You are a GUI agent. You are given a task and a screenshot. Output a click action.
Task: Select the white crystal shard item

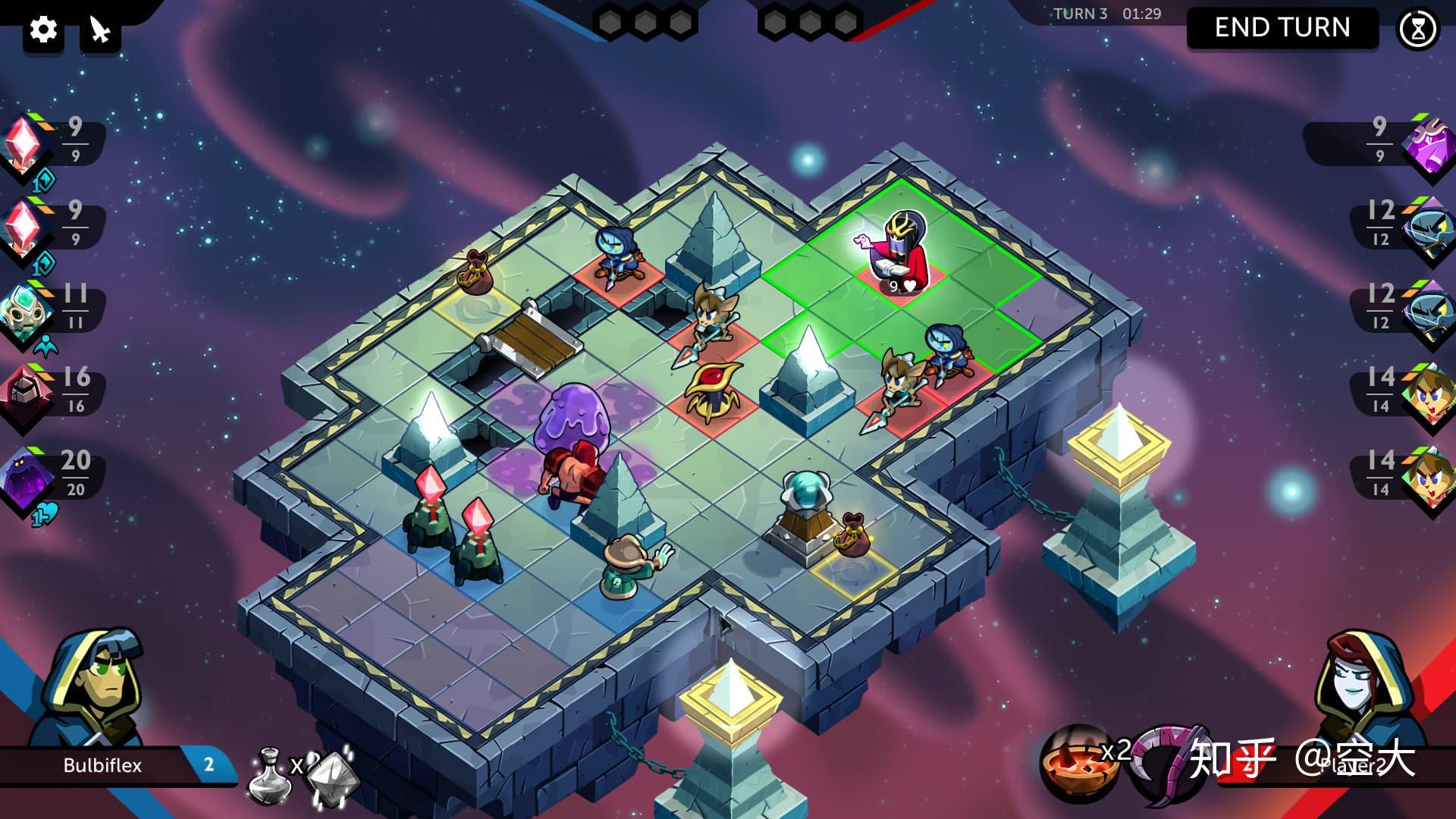331,777
